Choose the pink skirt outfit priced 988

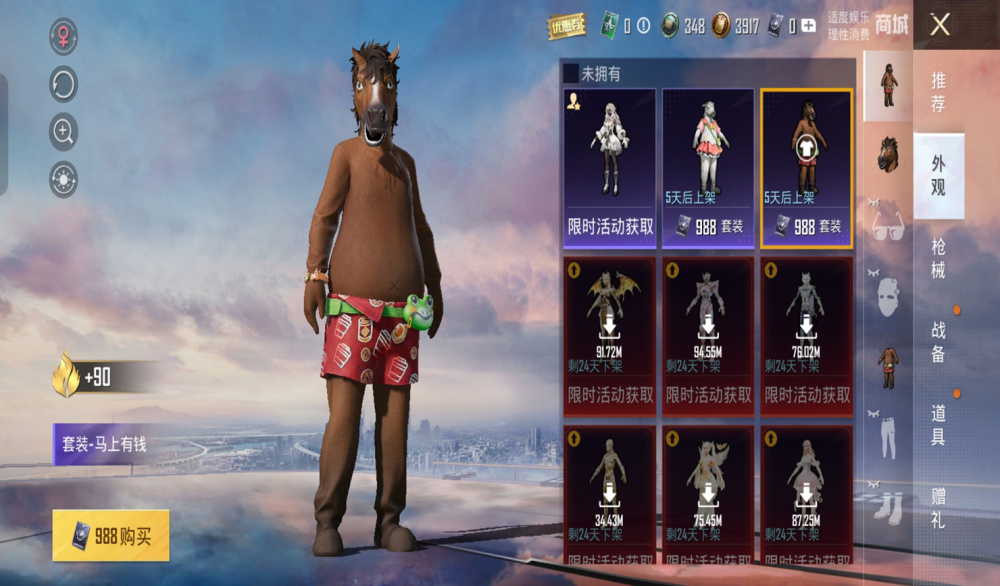click(x=708, y=167)
